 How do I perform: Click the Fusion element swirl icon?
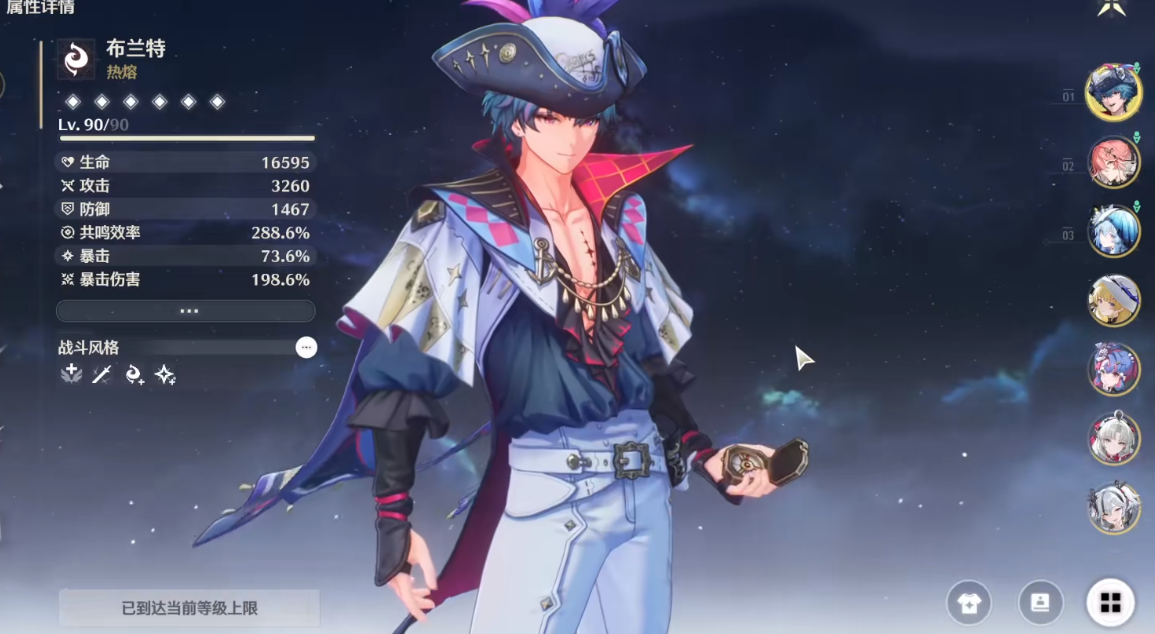76,59
